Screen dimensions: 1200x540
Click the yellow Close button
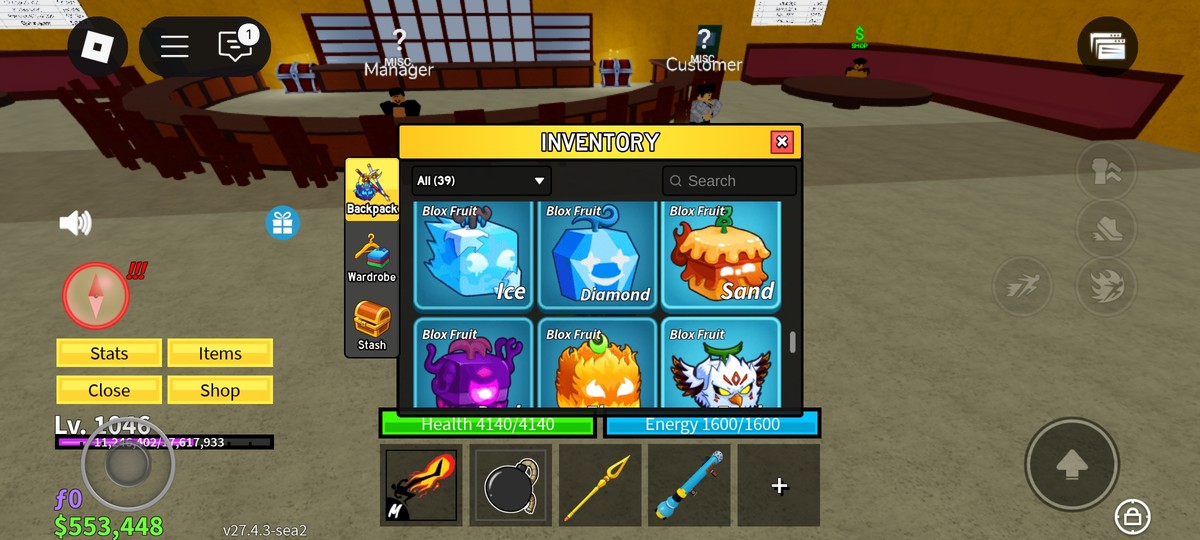109,390
